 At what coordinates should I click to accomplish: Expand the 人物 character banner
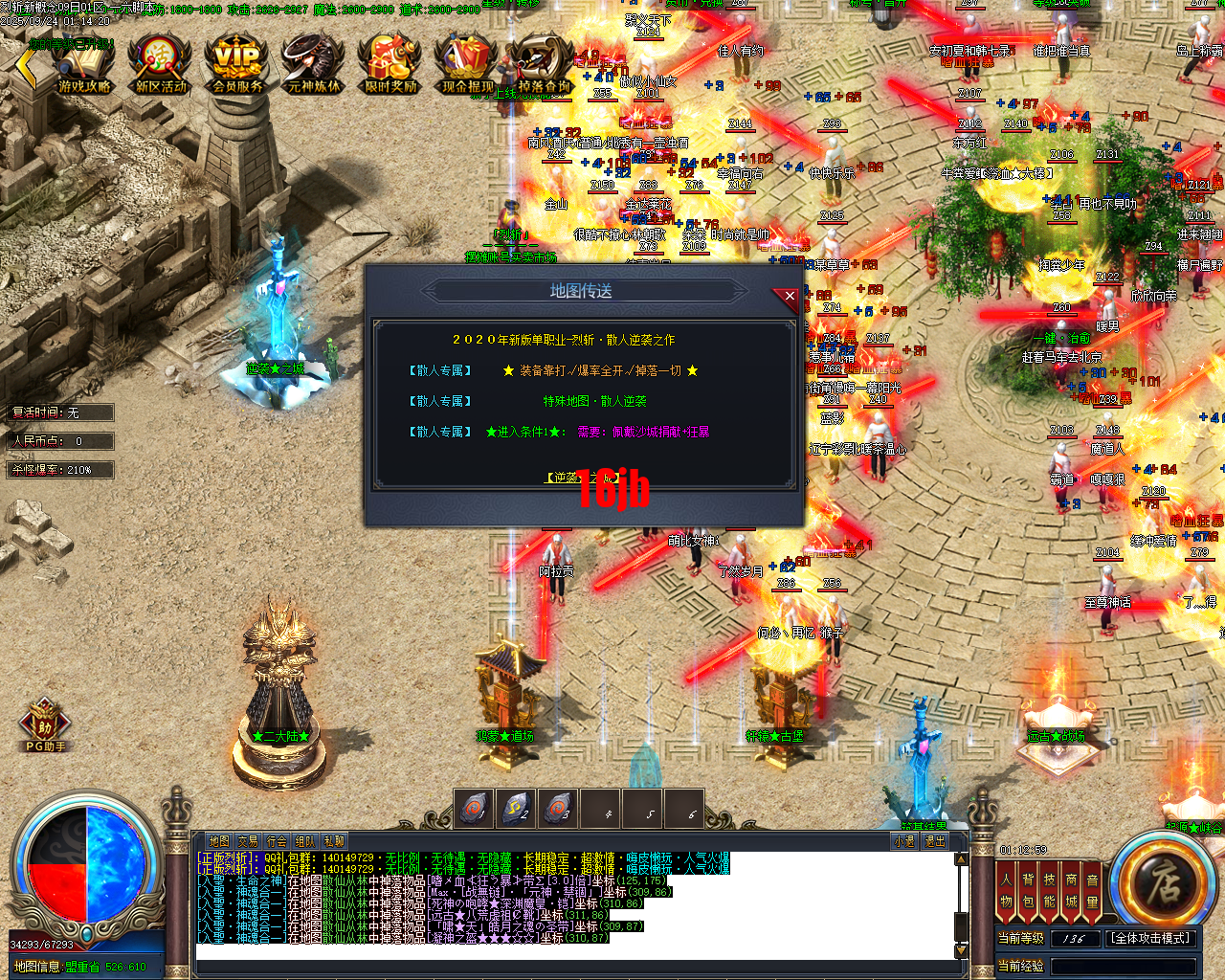coord(1007,890)
